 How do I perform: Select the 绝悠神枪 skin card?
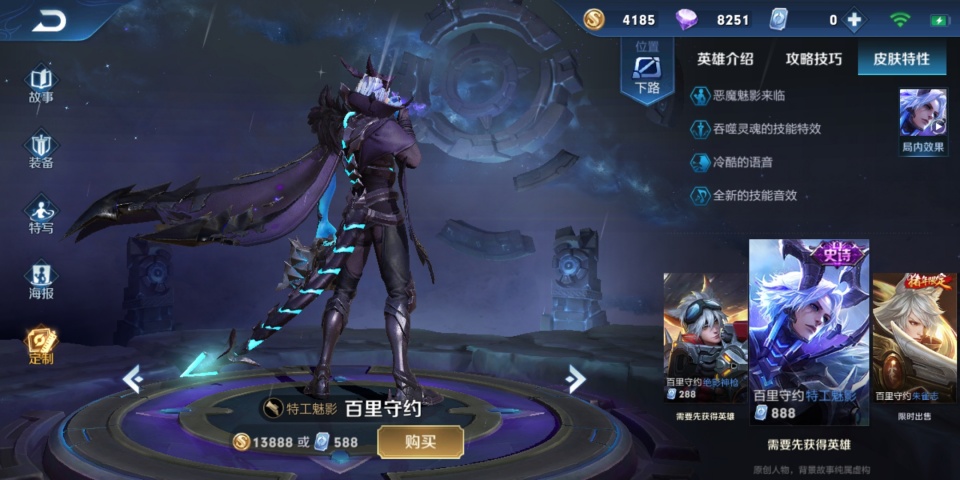click(x=705, y=337)
